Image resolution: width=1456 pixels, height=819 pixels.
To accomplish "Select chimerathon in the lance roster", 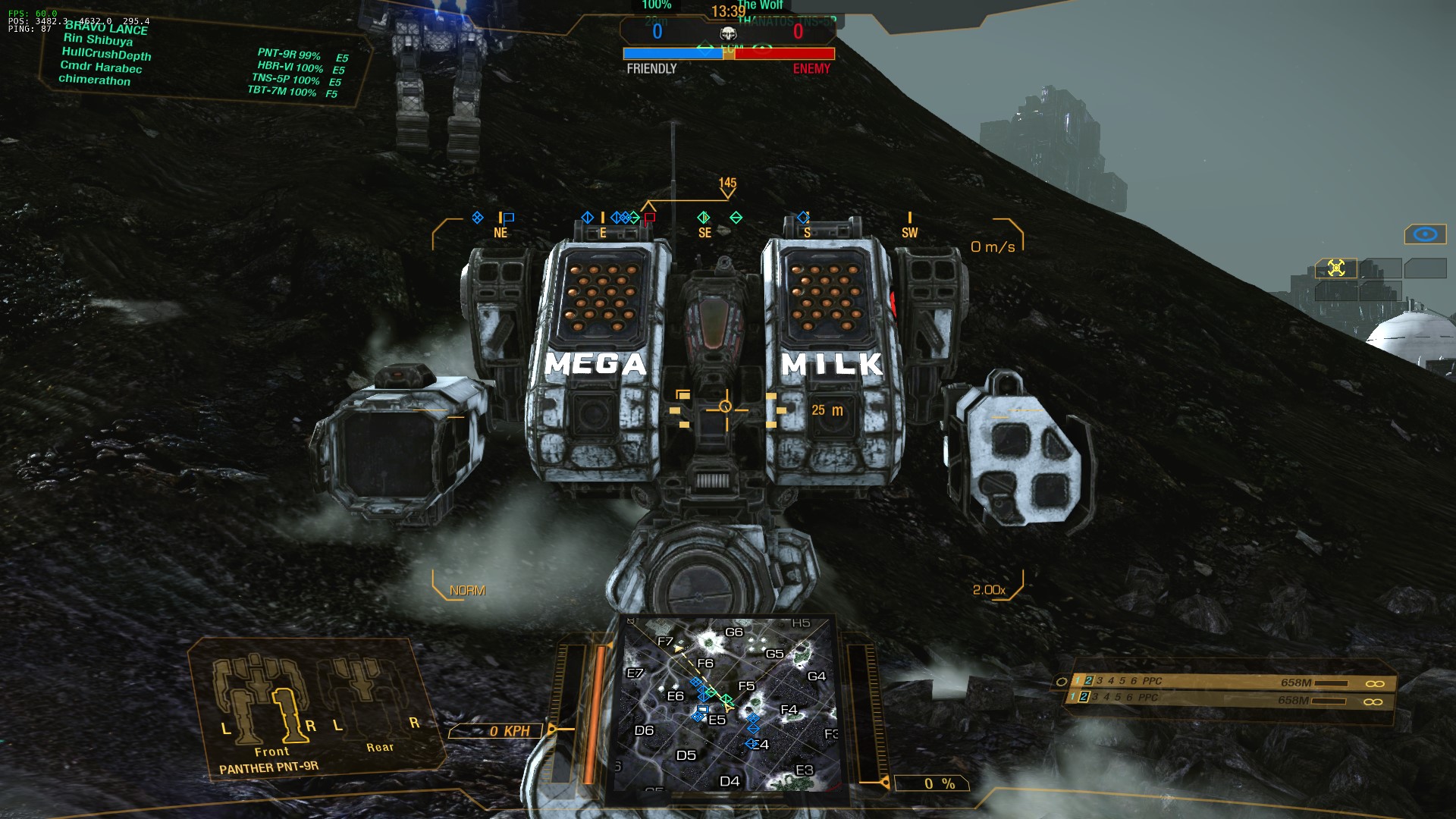I will pyautogui.click(x=94, y=80).
